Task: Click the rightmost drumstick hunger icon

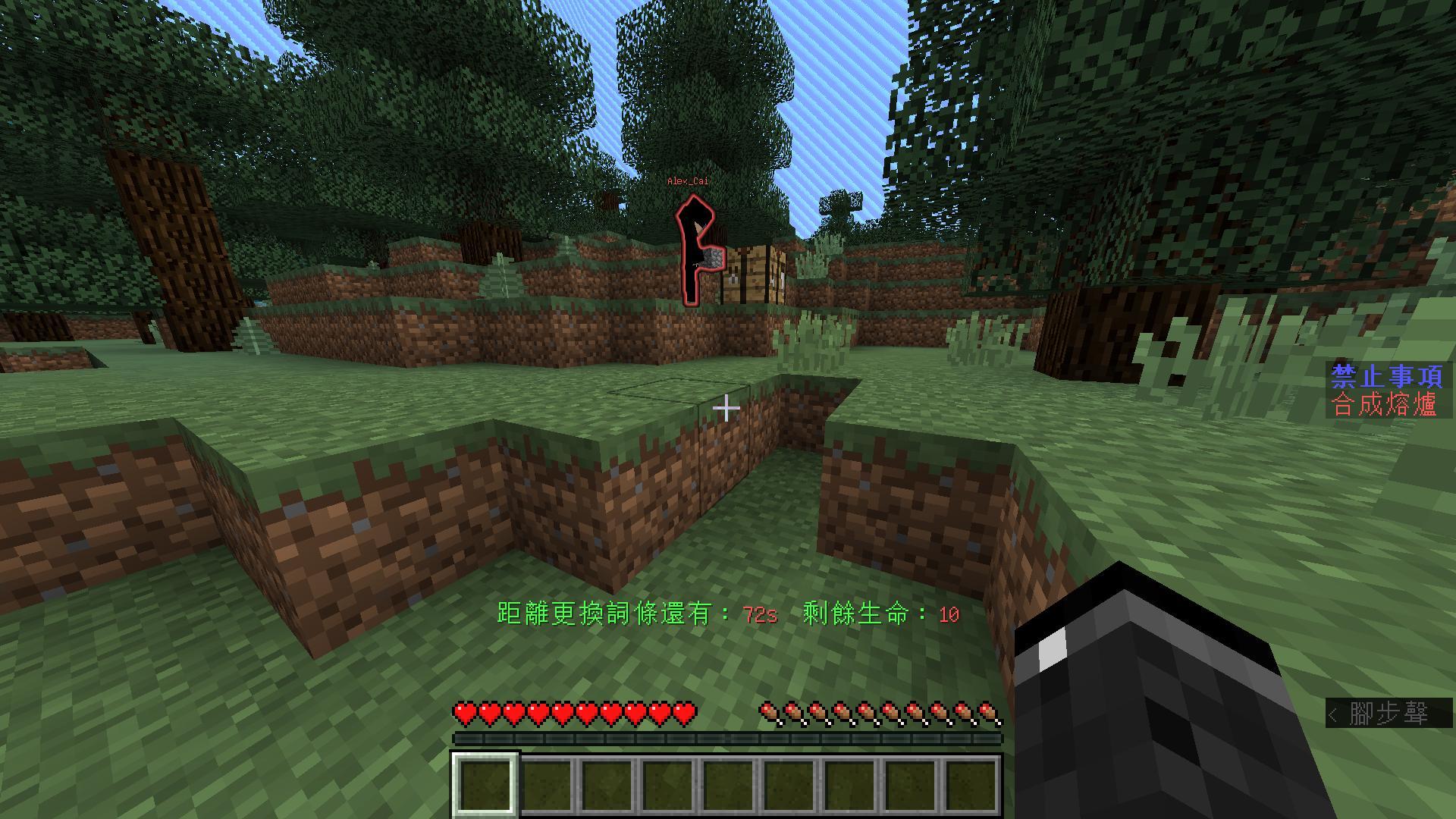Action: (988, 711)
